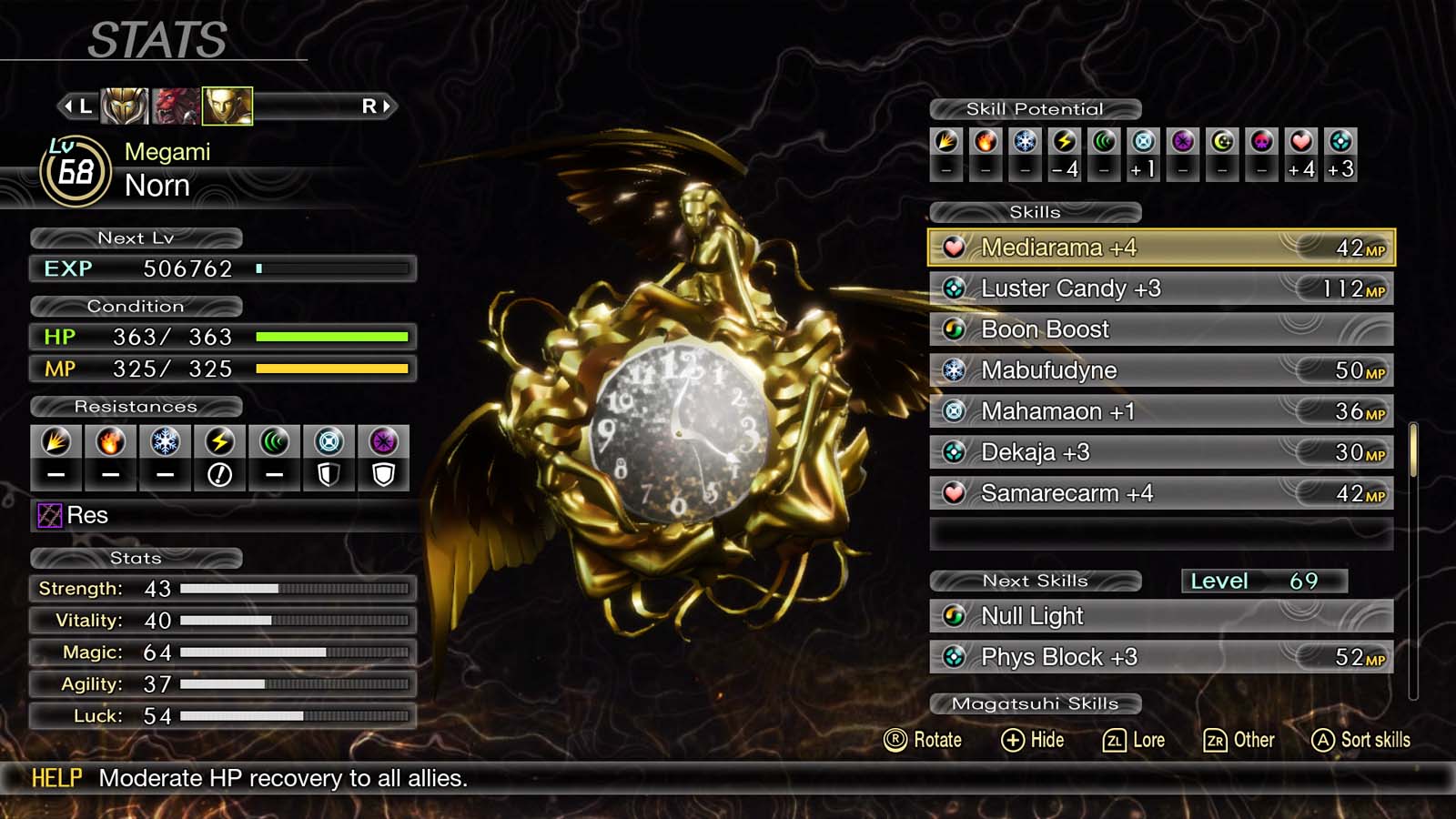This screenshot has height=819, width=1456.
Task: Click the heart icon beside Mediarama +4
Action: click(x=954, y=247)
